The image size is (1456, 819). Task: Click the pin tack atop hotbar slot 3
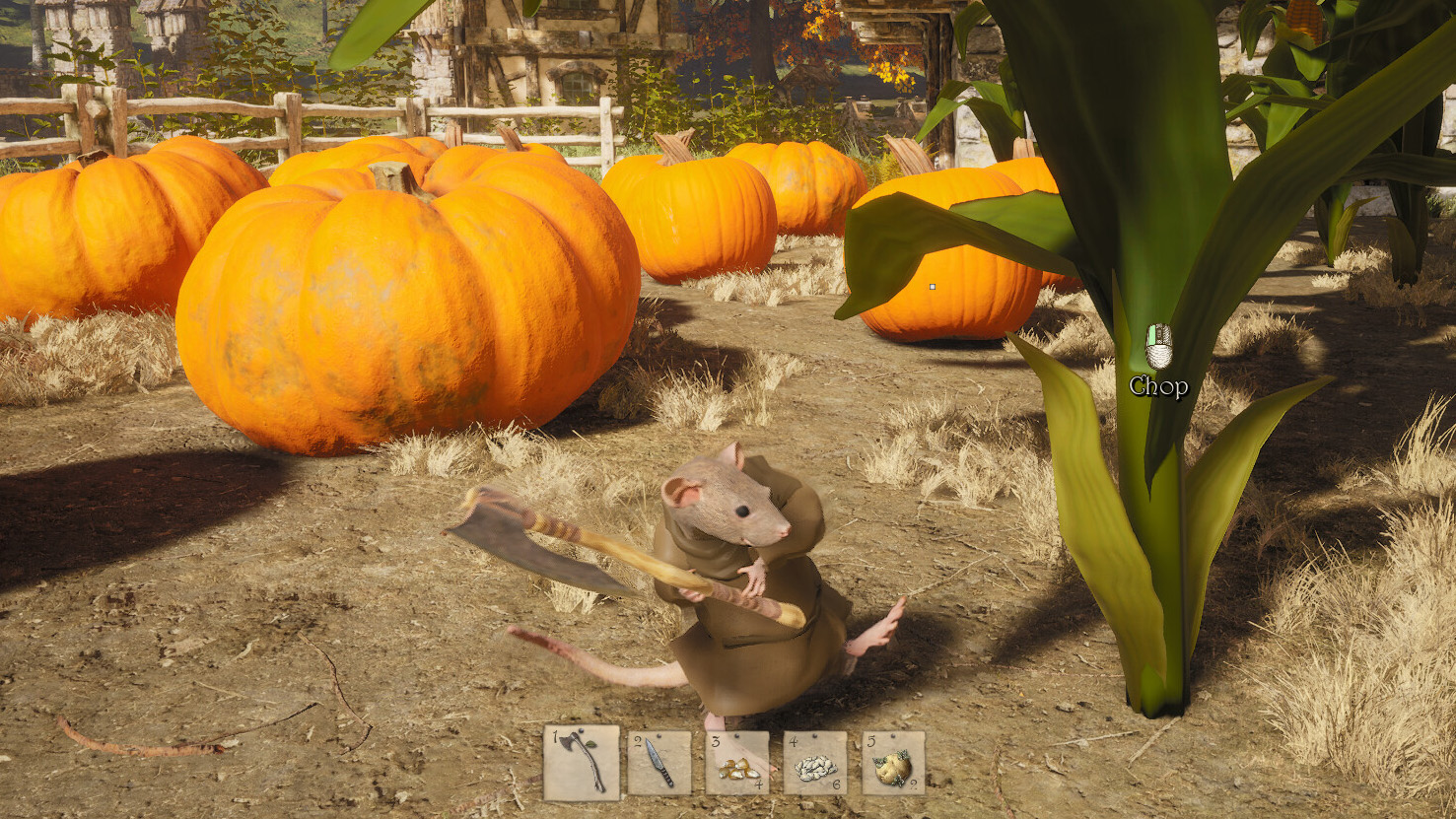tap(736, 734)
